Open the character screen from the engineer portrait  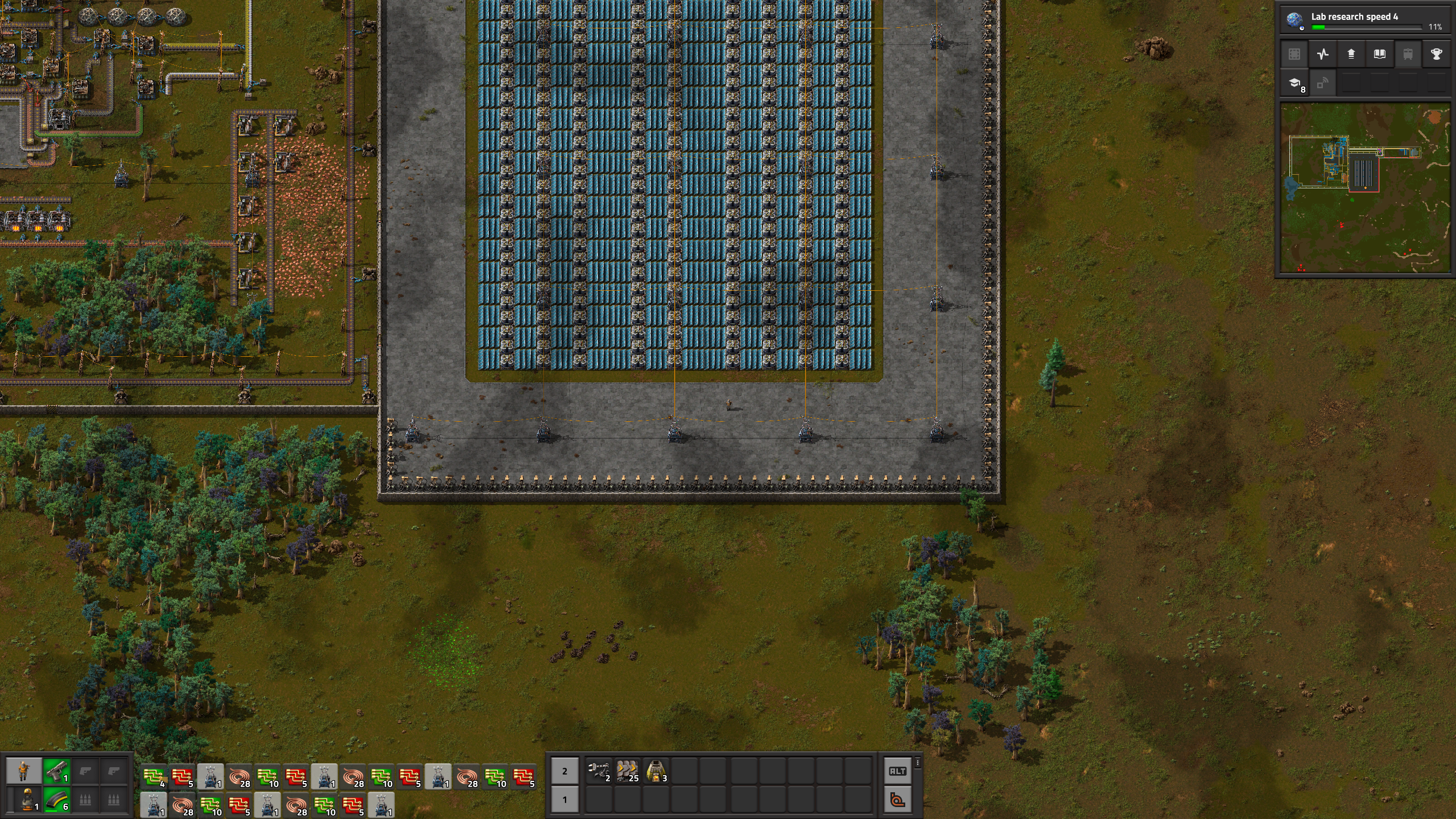(23, 771)
